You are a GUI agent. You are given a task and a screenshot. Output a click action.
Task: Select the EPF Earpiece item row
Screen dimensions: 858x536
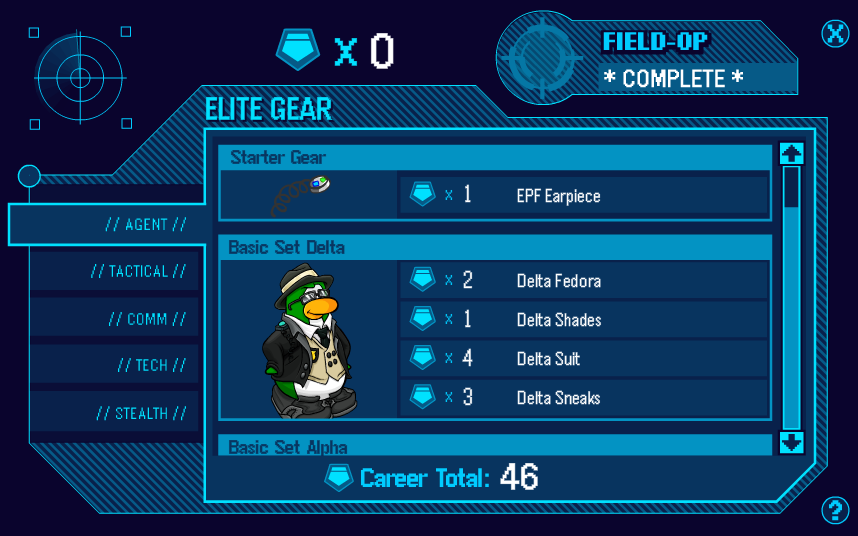coord(583,195)
